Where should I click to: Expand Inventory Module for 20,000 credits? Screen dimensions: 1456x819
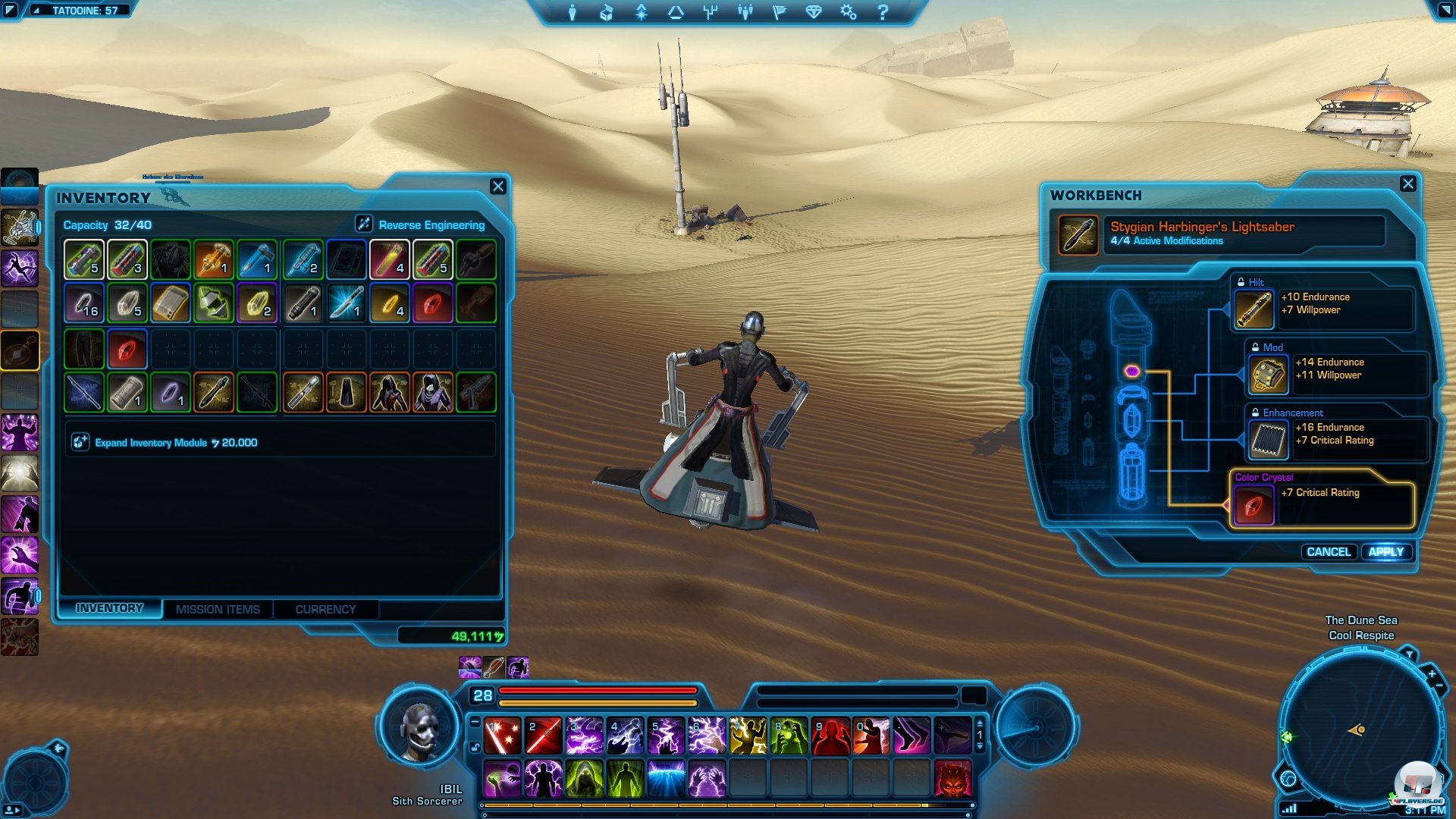point(80,442)
